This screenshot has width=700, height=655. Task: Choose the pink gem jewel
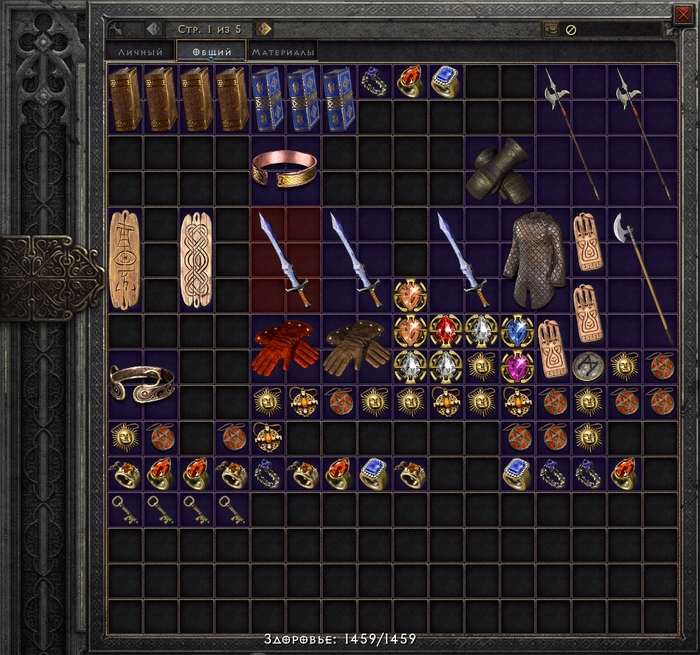pos(517,365)
